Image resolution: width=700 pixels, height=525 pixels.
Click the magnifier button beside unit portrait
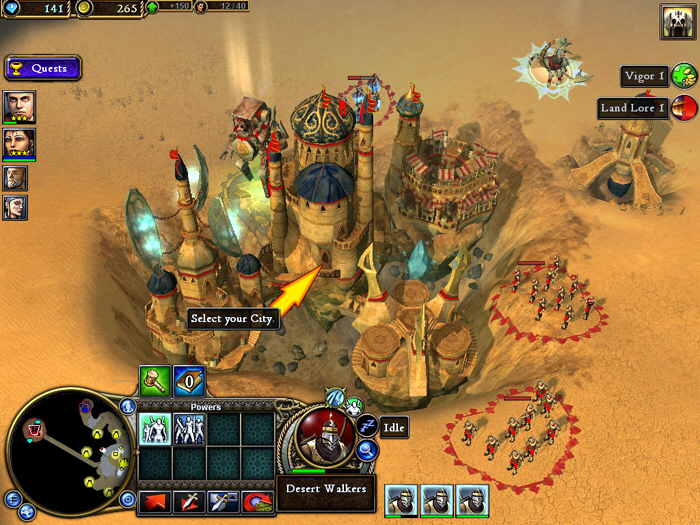[x=368, y=452]
